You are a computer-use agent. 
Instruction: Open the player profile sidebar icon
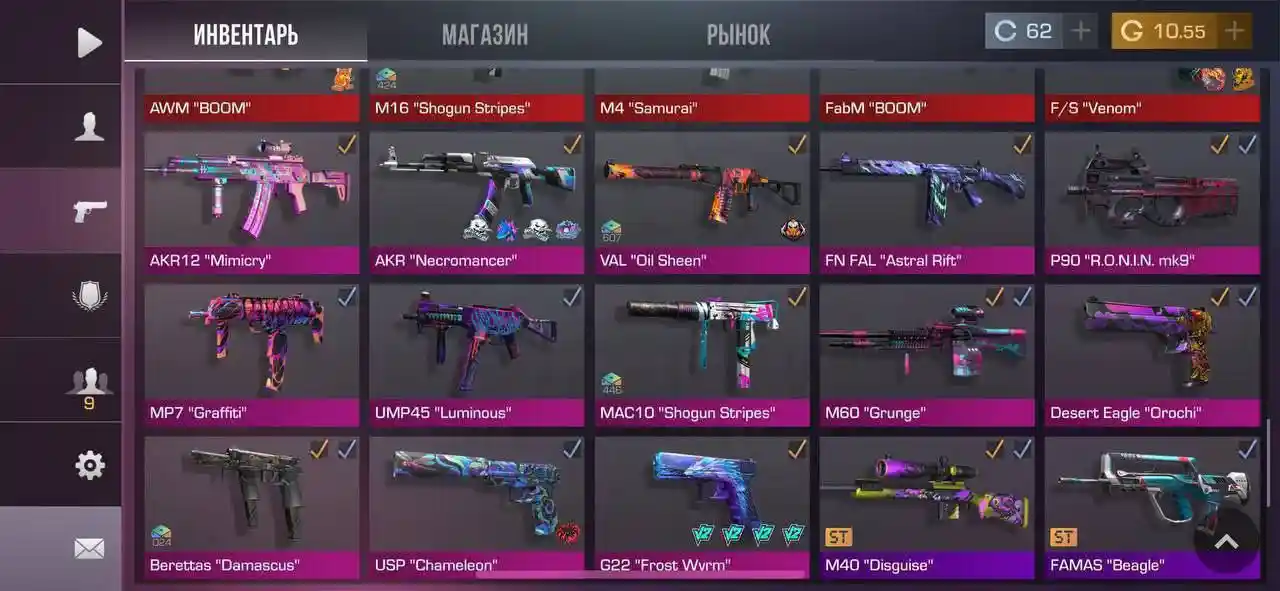pyautogui.click(x=89, y=126)
